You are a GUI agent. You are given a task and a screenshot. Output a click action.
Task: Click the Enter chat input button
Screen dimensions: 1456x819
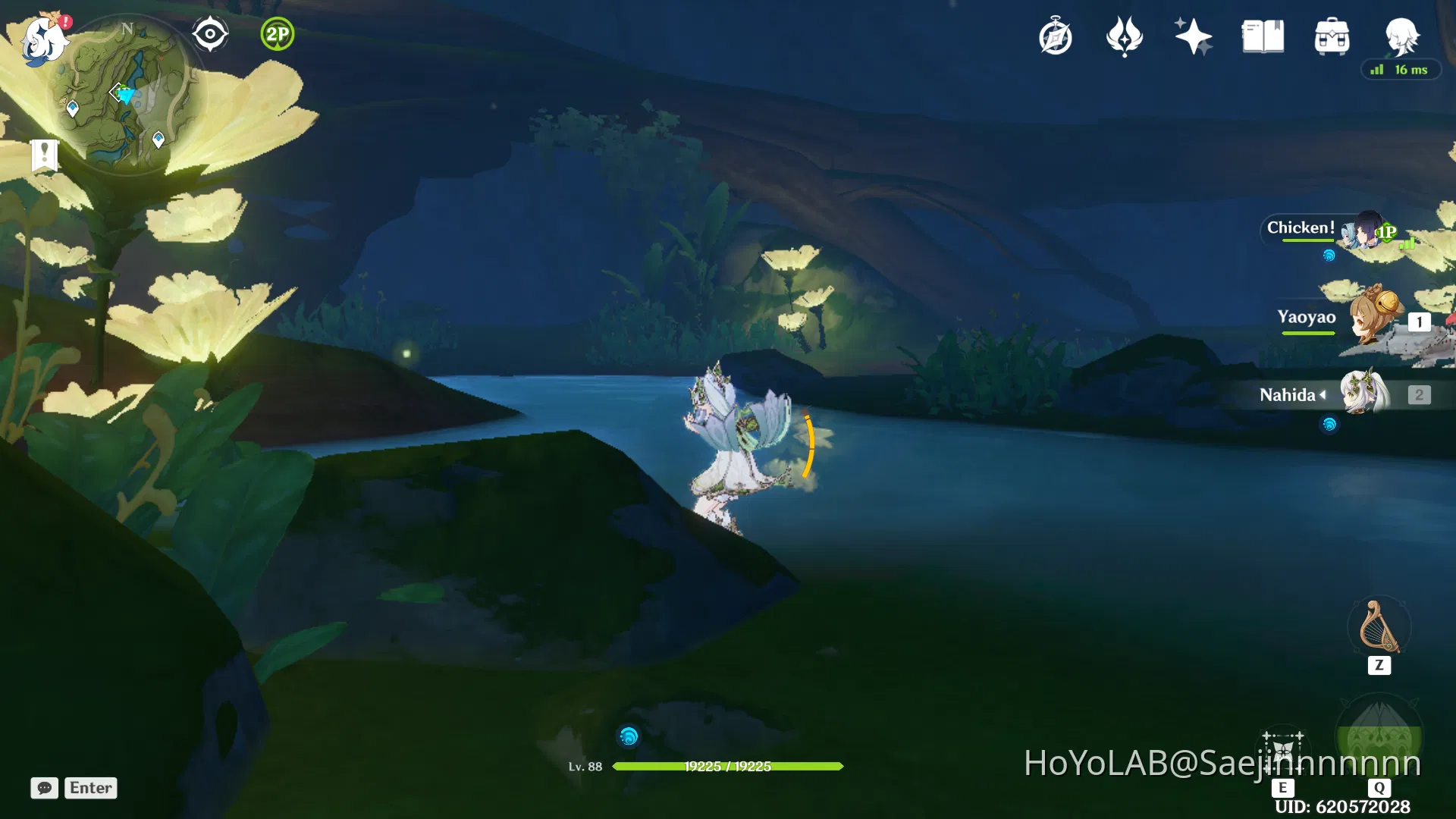(x=90, y=789)
